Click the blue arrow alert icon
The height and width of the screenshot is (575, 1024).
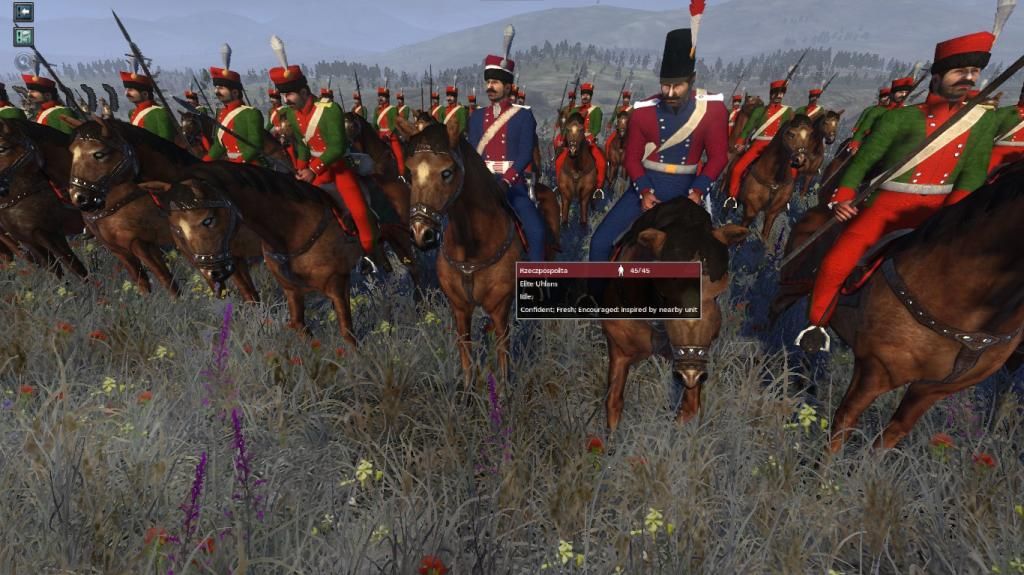coord(23,12)
